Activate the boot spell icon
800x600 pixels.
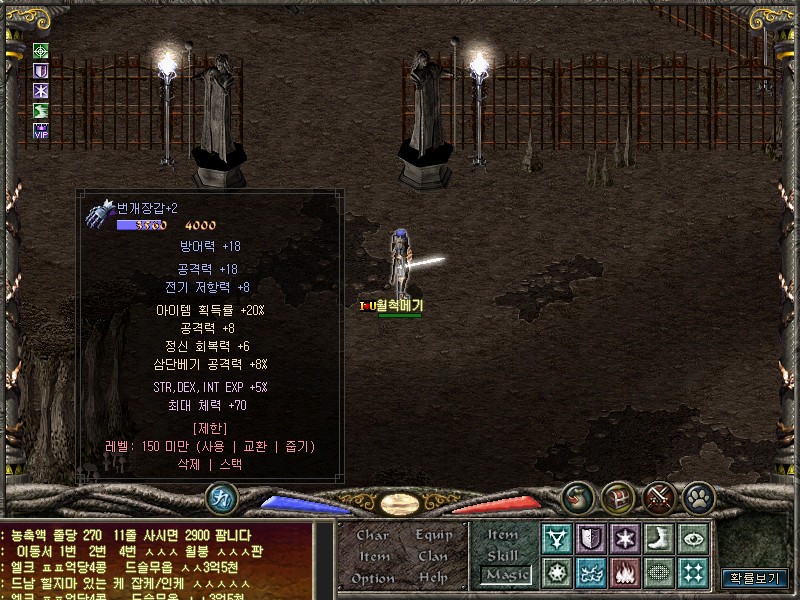(x=658, y=538)
